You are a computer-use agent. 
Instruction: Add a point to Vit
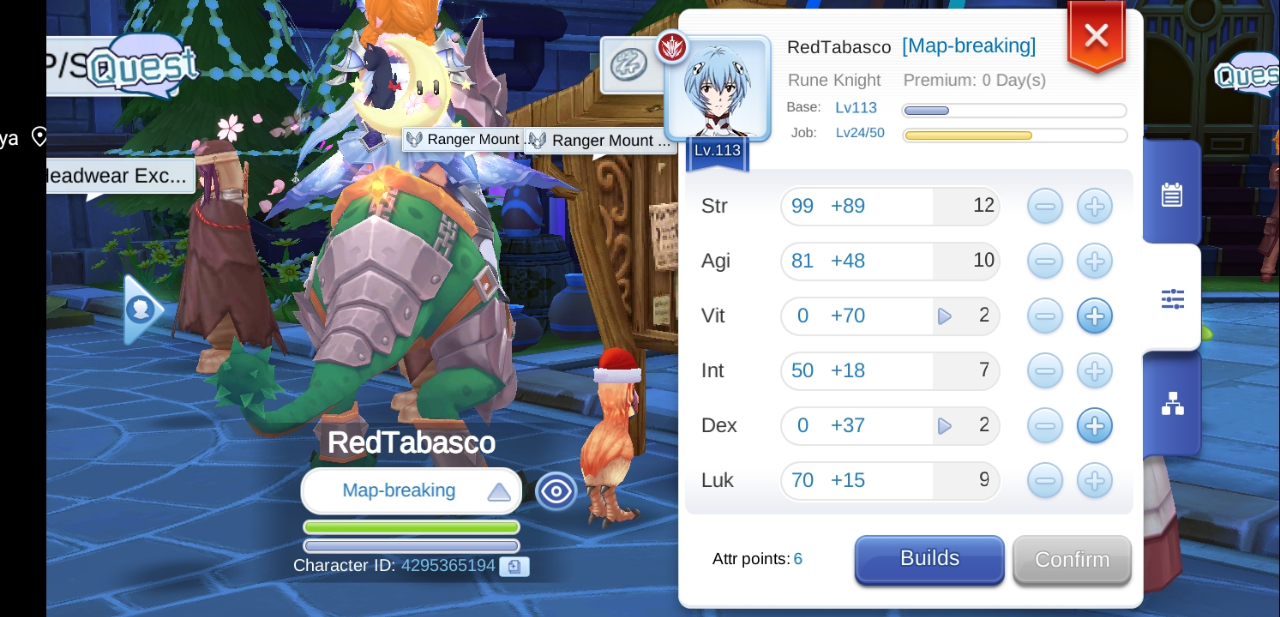[1095, 316]
